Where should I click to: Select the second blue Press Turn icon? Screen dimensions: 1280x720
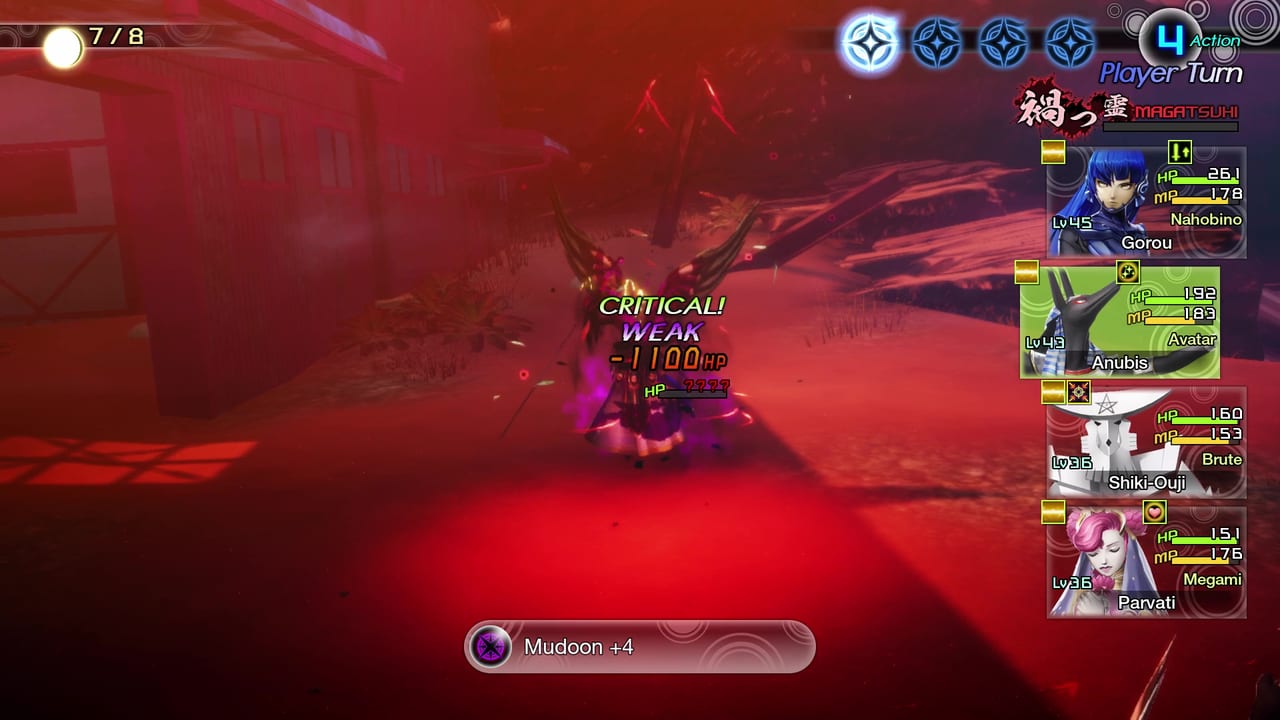click(938, 42)
